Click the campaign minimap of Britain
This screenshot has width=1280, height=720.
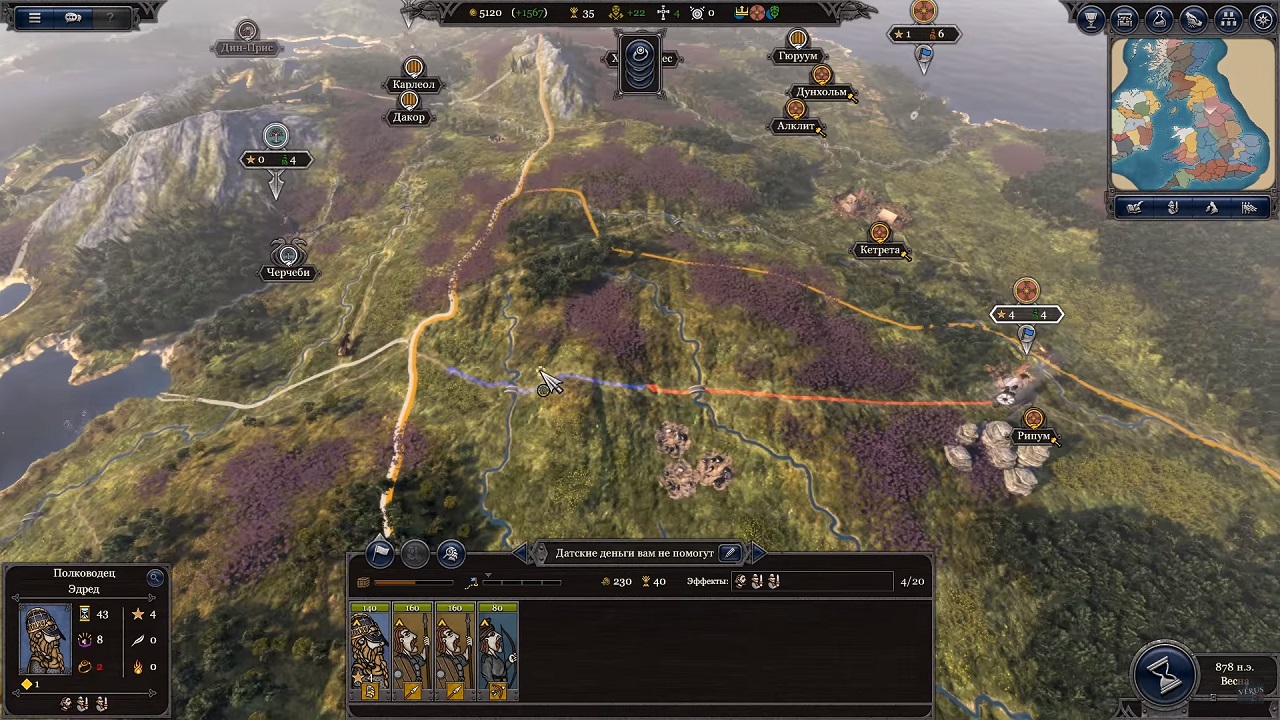[x=1191, y=114]
